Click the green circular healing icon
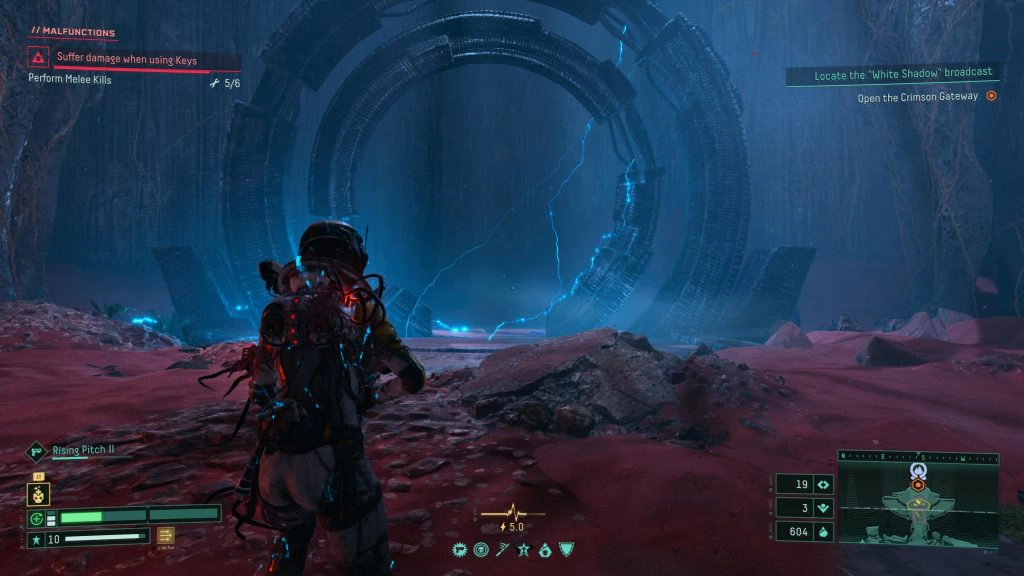The image size is (1024, 576). pos(38,518)
